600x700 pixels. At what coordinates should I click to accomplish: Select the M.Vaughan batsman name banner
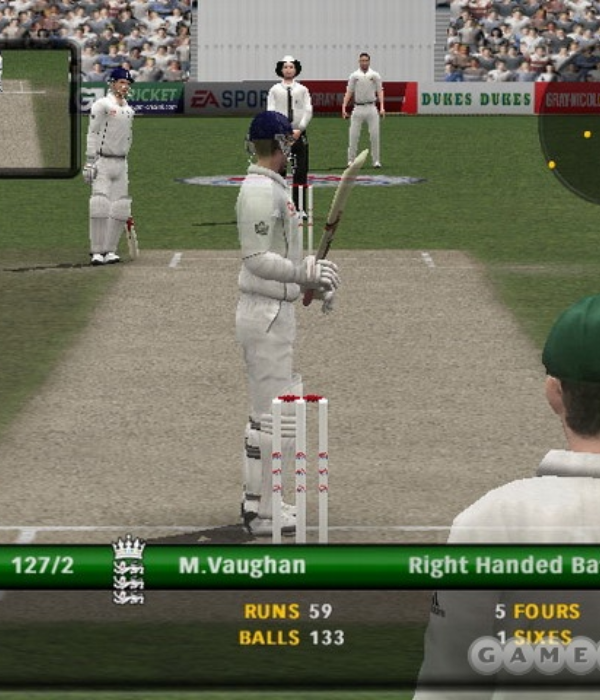(x=242, y=566)
